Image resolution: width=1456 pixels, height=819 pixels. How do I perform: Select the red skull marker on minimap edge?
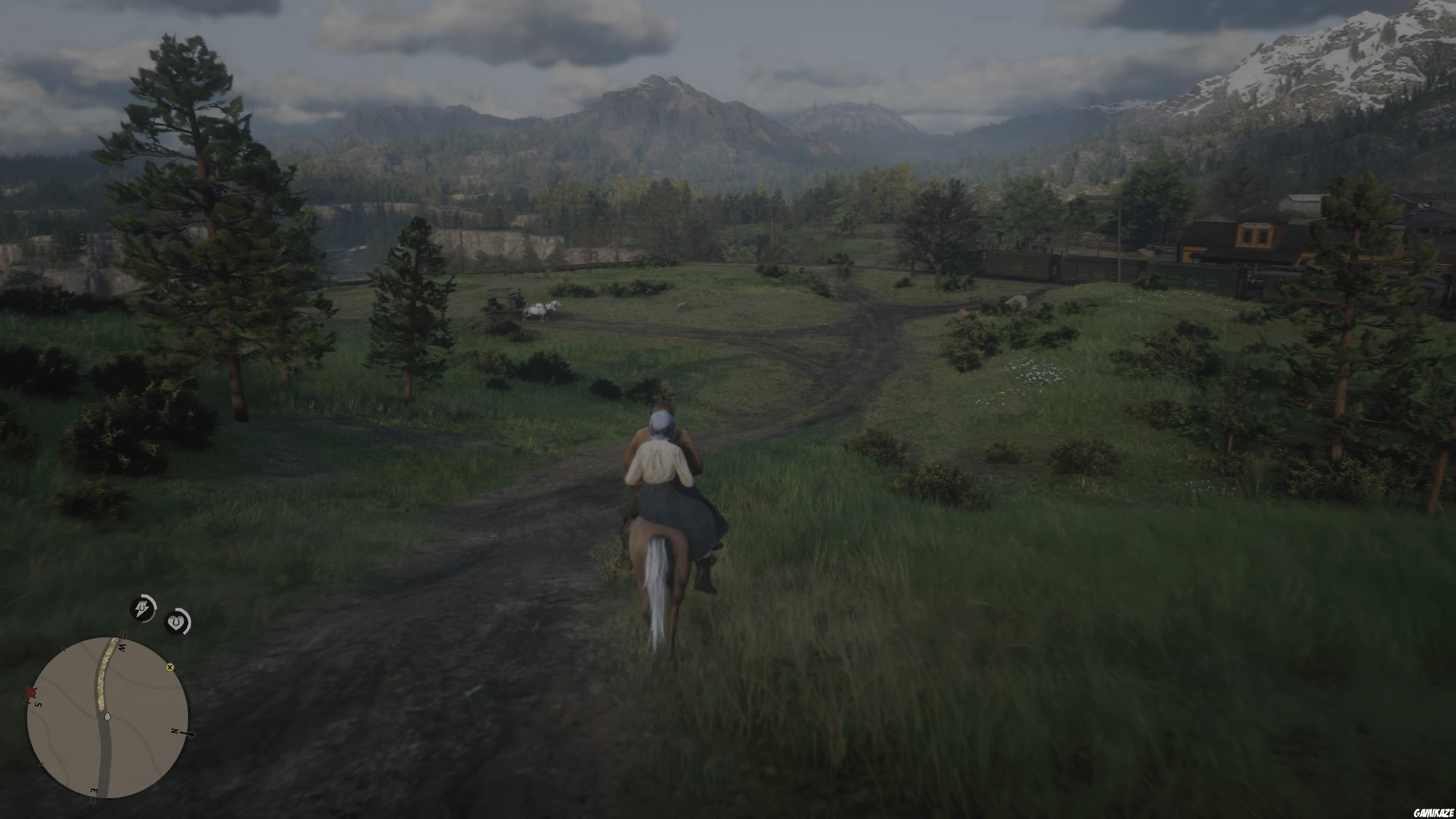point(30,692)
